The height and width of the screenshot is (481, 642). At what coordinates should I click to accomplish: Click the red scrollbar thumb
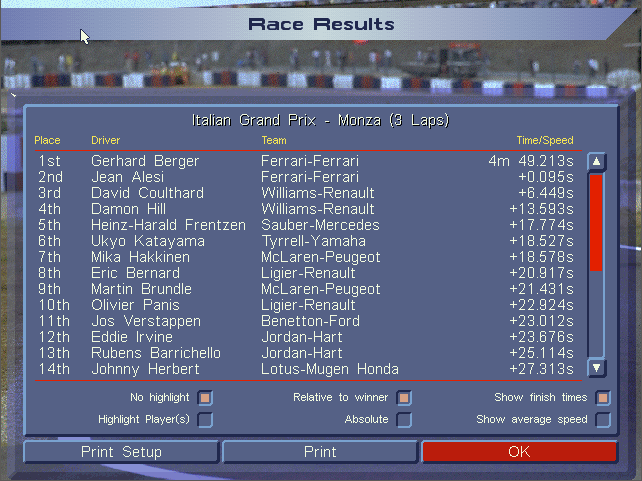click(x=596, y=222)
